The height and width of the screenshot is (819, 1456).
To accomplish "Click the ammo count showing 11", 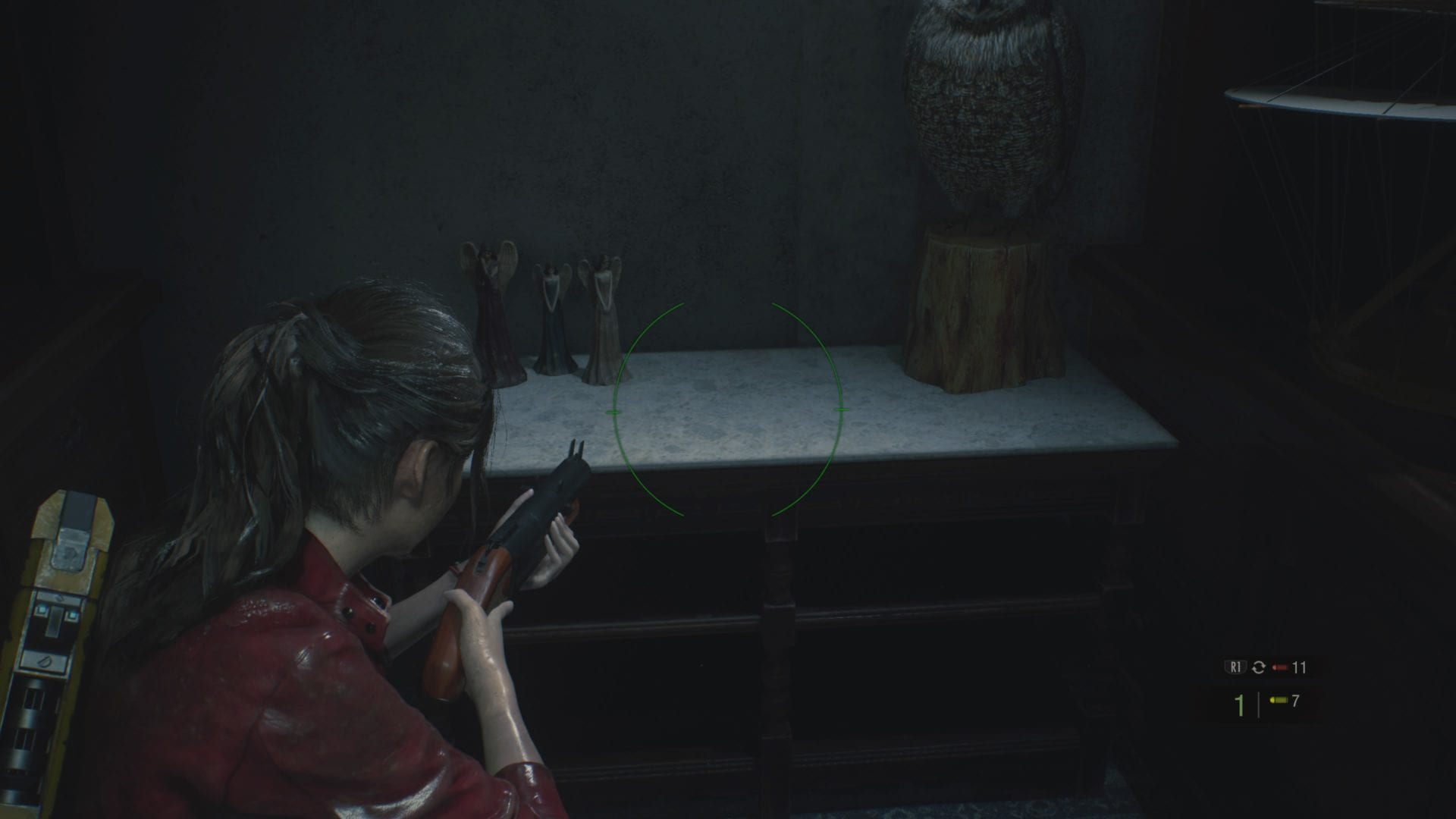I will click(1299, 667).
